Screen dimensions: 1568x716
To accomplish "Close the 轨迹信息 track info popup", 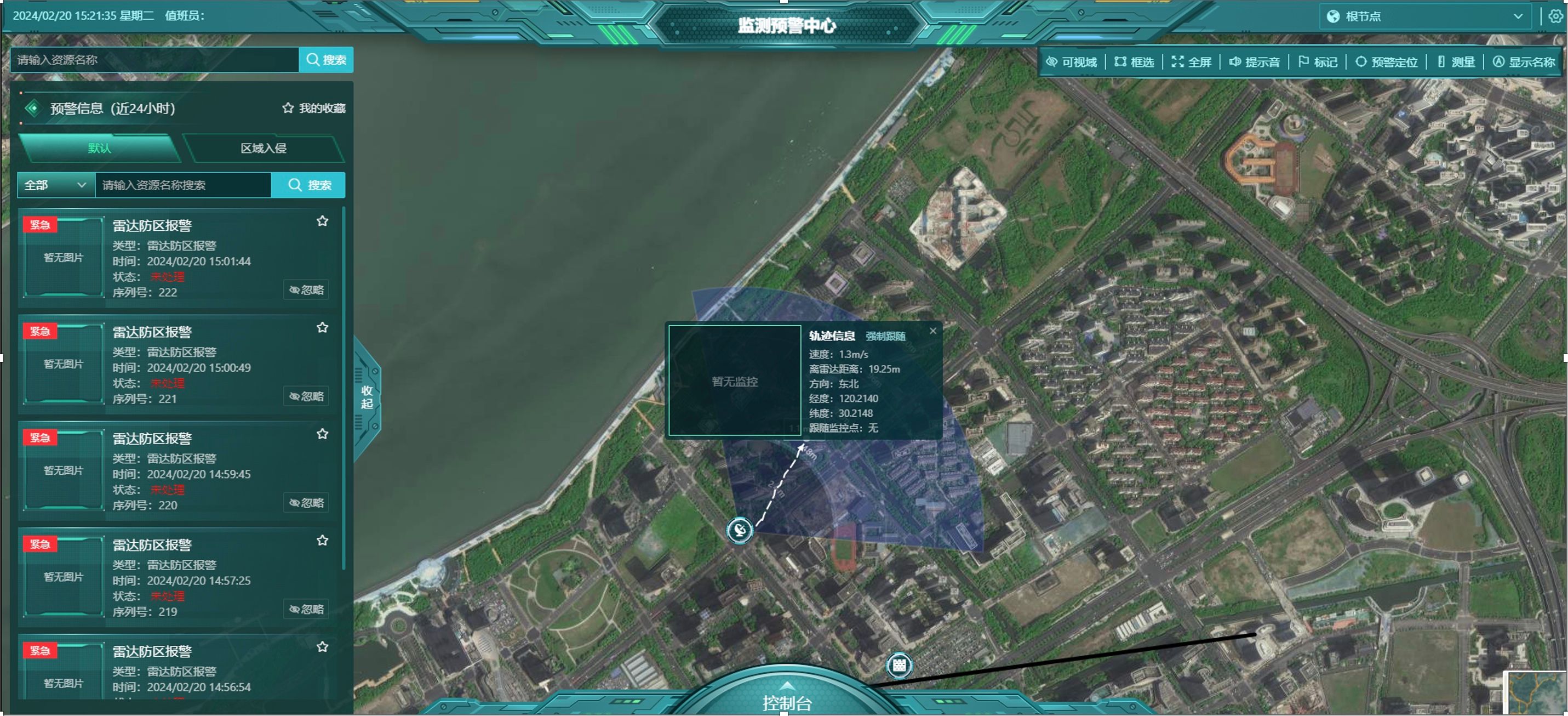I will coord(933,332).
